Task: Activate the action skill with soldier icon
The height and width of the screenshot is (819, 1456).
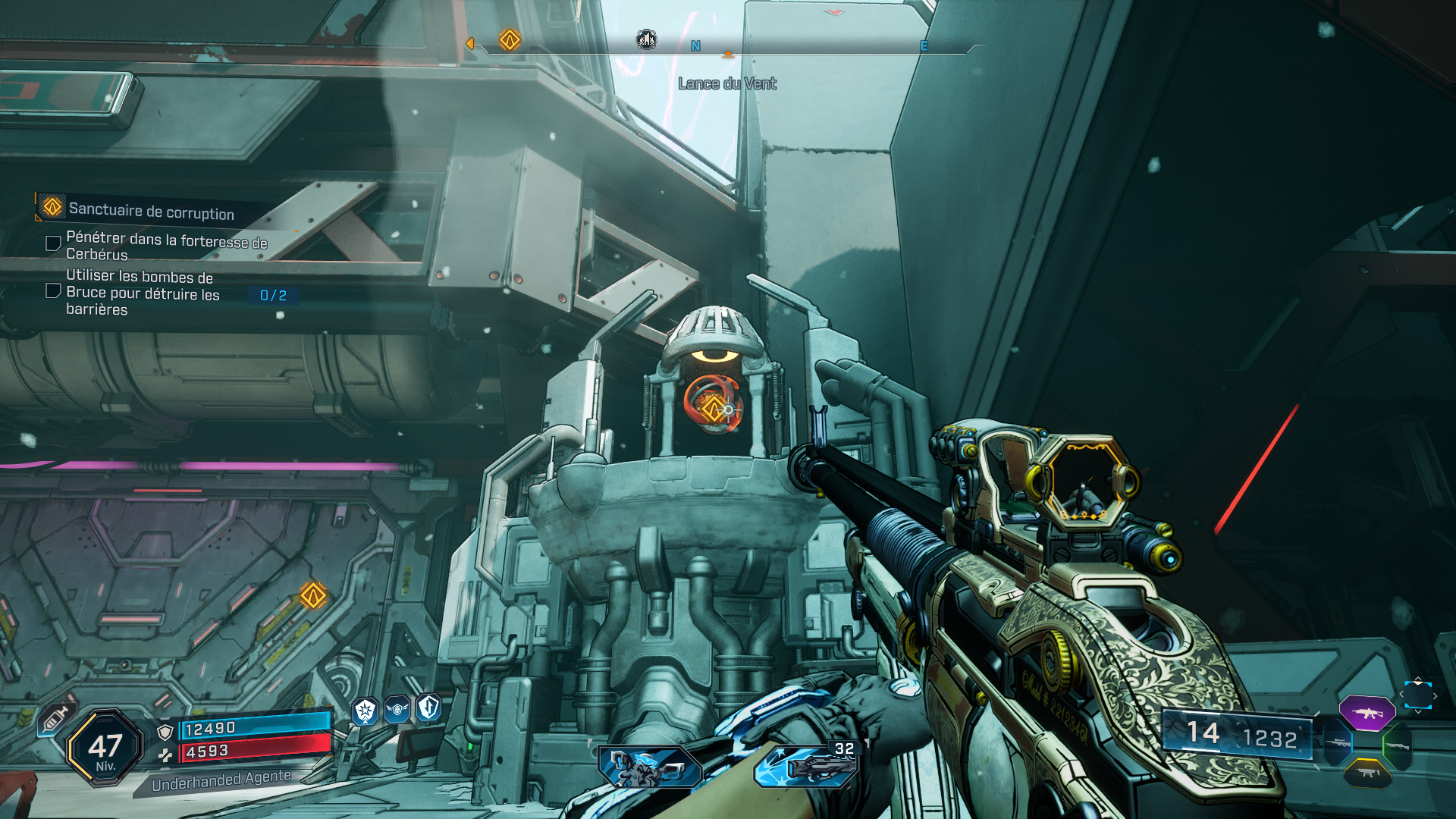Action: tap(650, 766)
